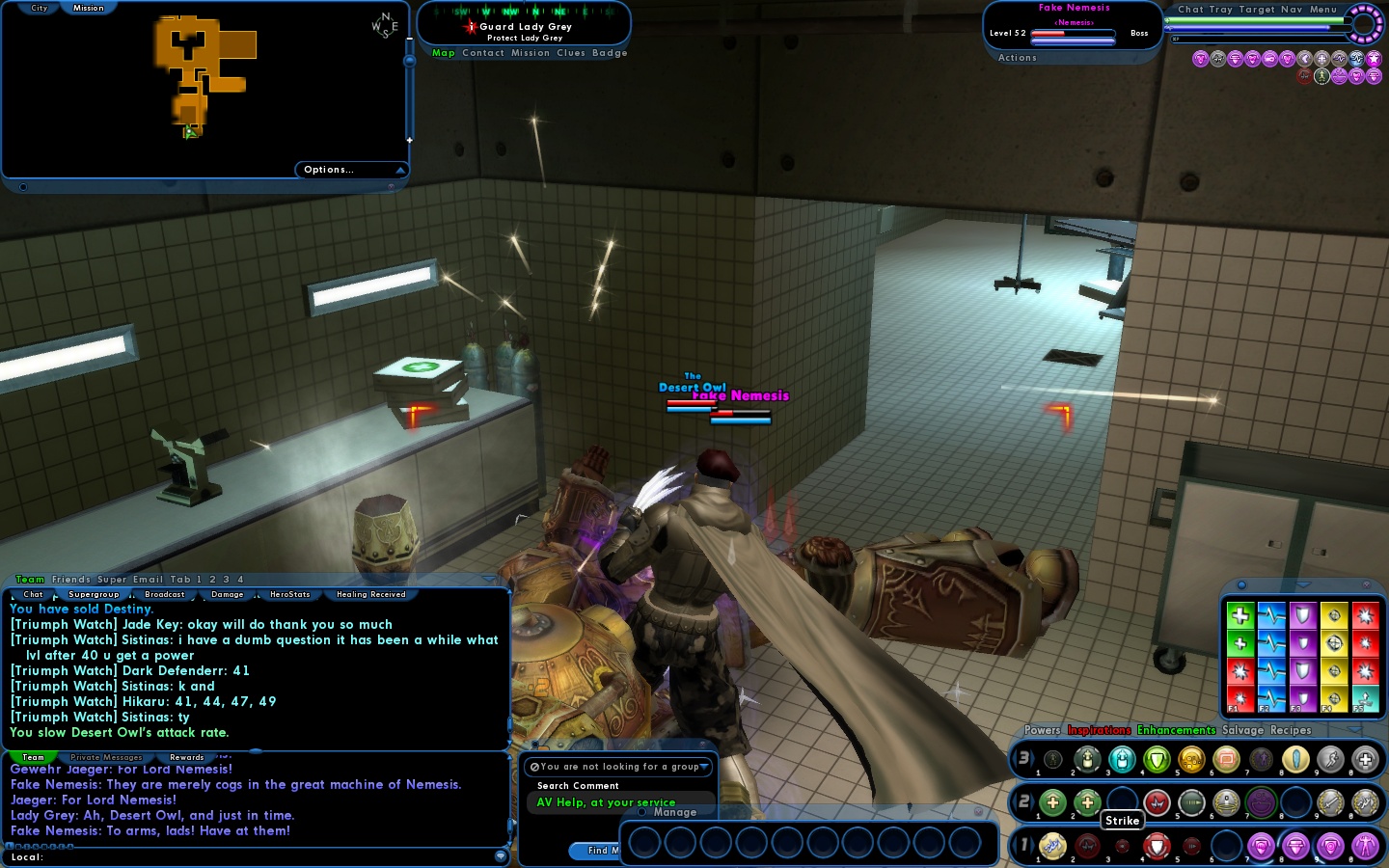The width and height of the screenshot is (1389, 868).
Task: Expand the Actions section on the Fake Nemesis window
Action: click(x=1017, y=57)
